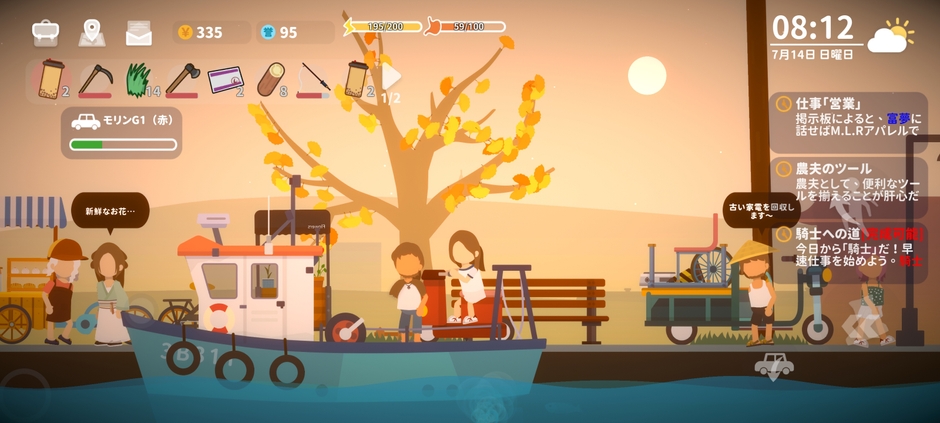940x423 pixels.
Task: Select the scythe in the hotbar
Action: (x=95, y=80)
